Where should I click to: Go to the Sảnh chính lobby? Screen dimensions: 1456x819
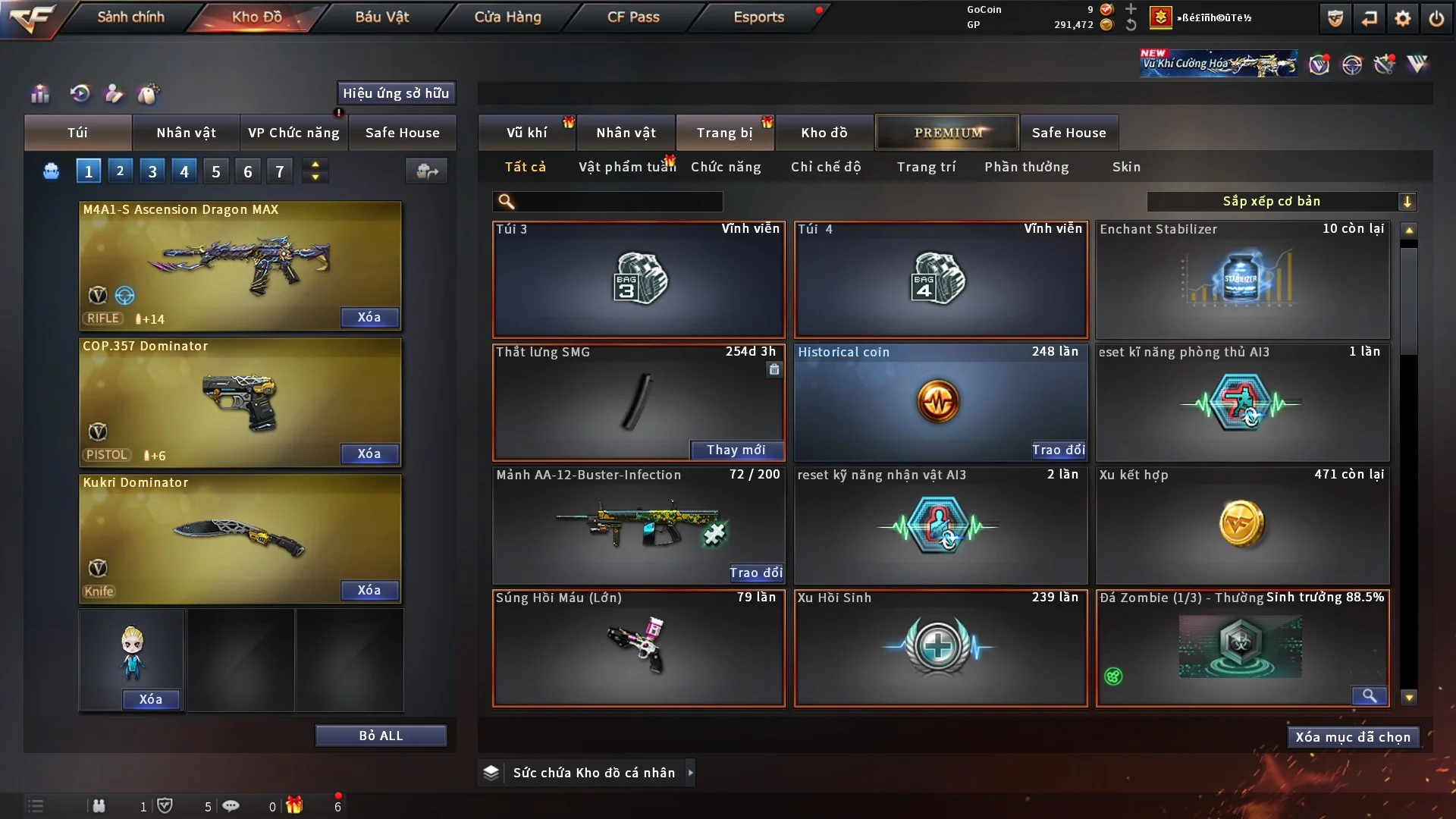point(130,17)
